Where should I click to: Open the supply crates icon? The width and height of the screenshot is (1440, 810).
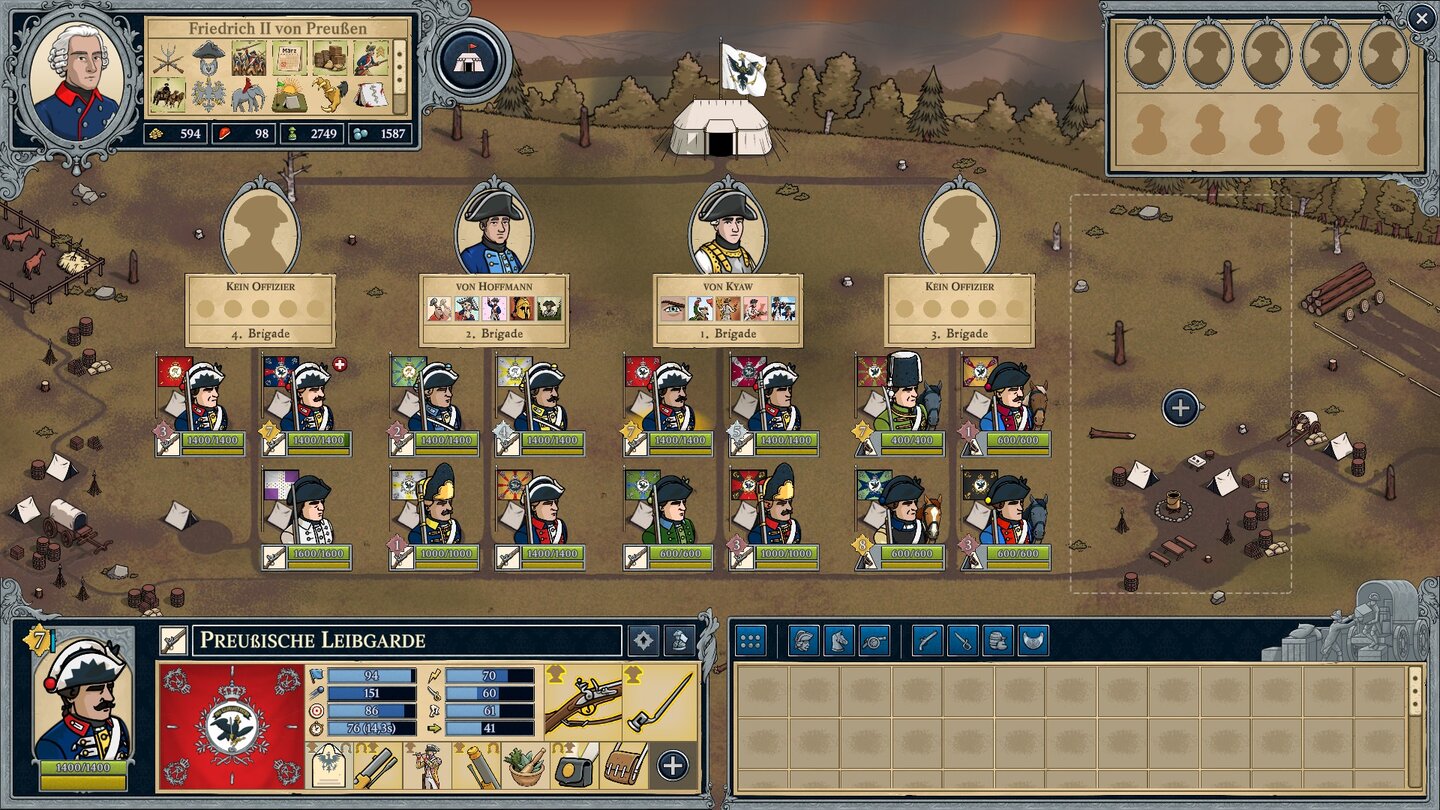[x=329, y=57]
